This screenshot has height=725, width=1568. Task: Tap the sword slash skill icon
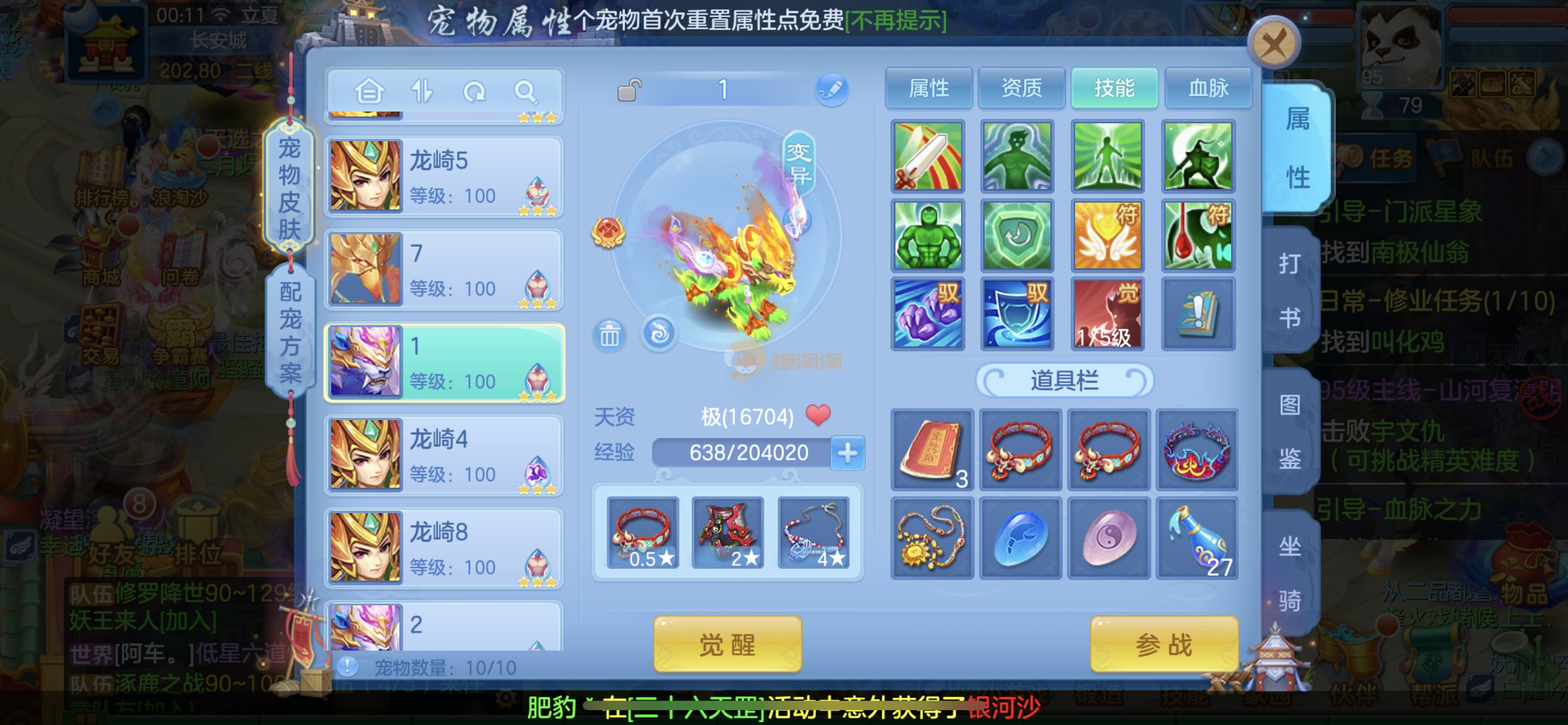click(x=928, y=156)
